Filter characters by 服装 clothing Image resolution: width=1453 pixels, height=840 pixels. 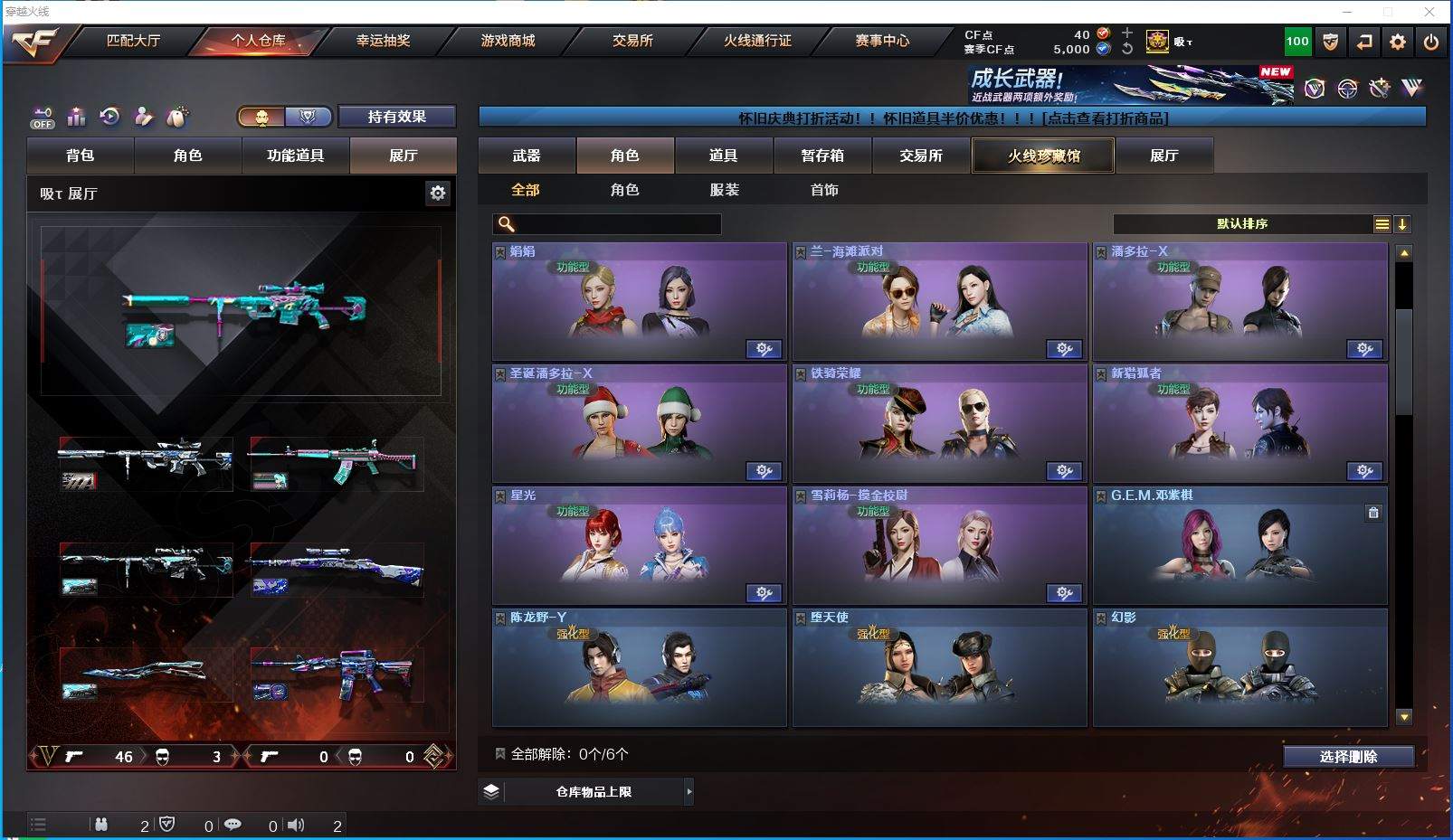coord(725,190)
